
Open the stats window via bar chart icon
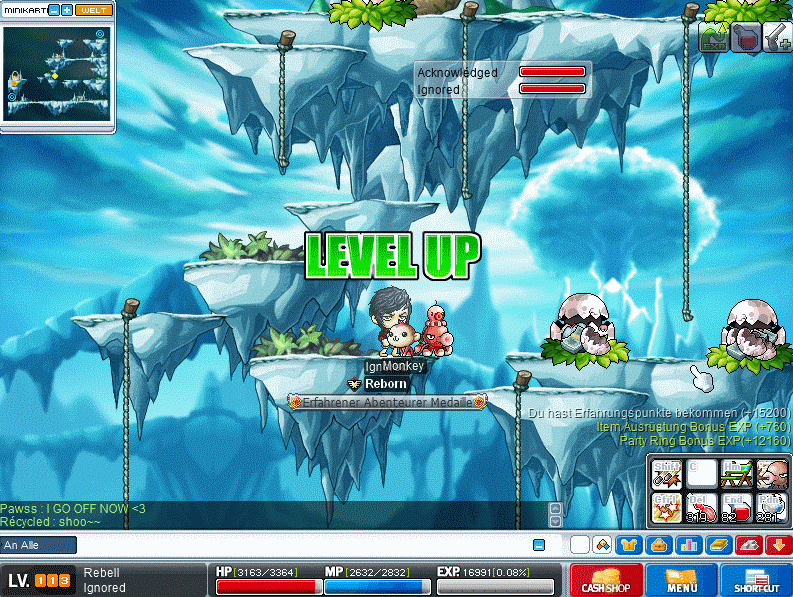(689, 545)
